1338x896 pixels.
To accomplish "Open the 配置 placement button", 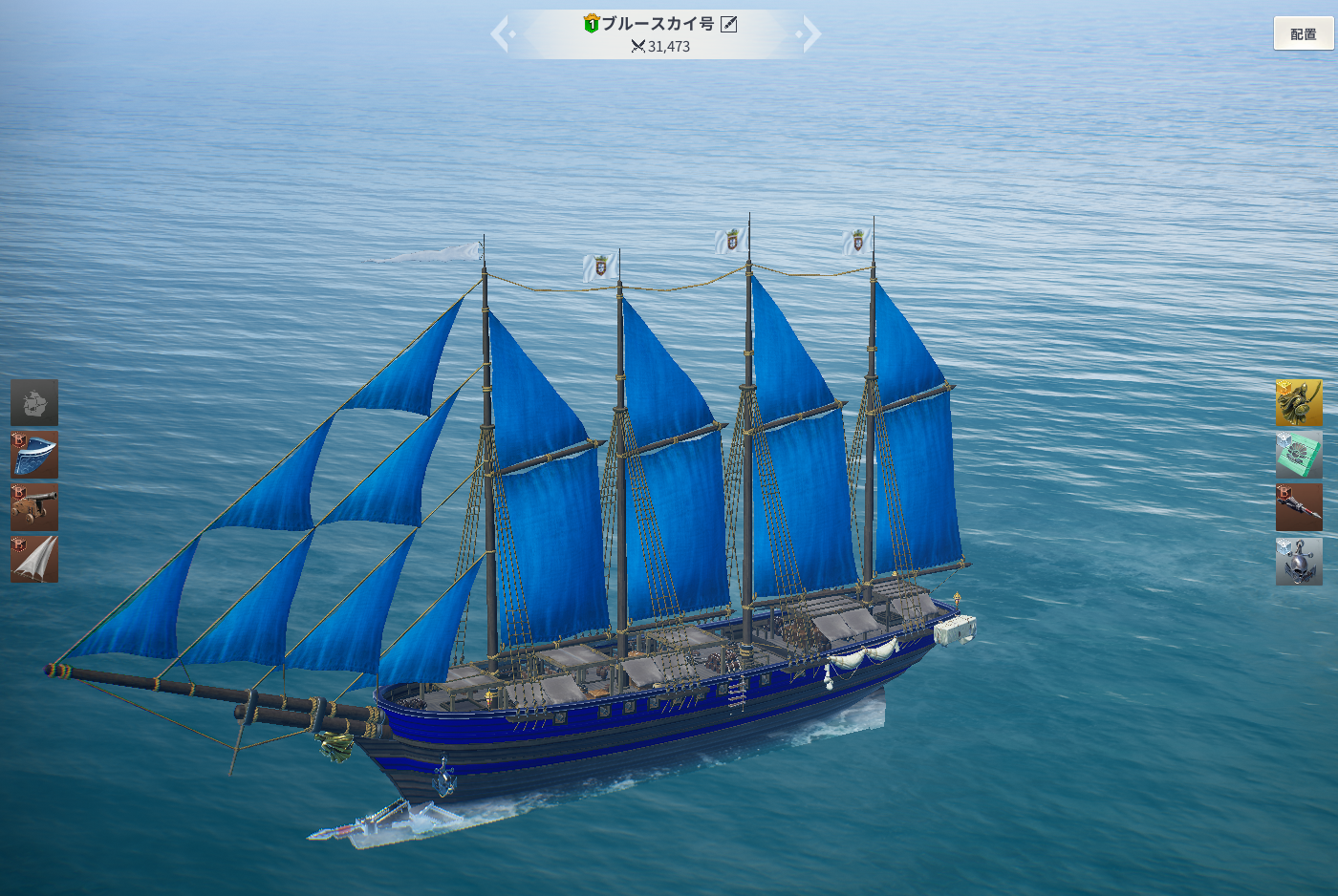I will [1303, 33].
